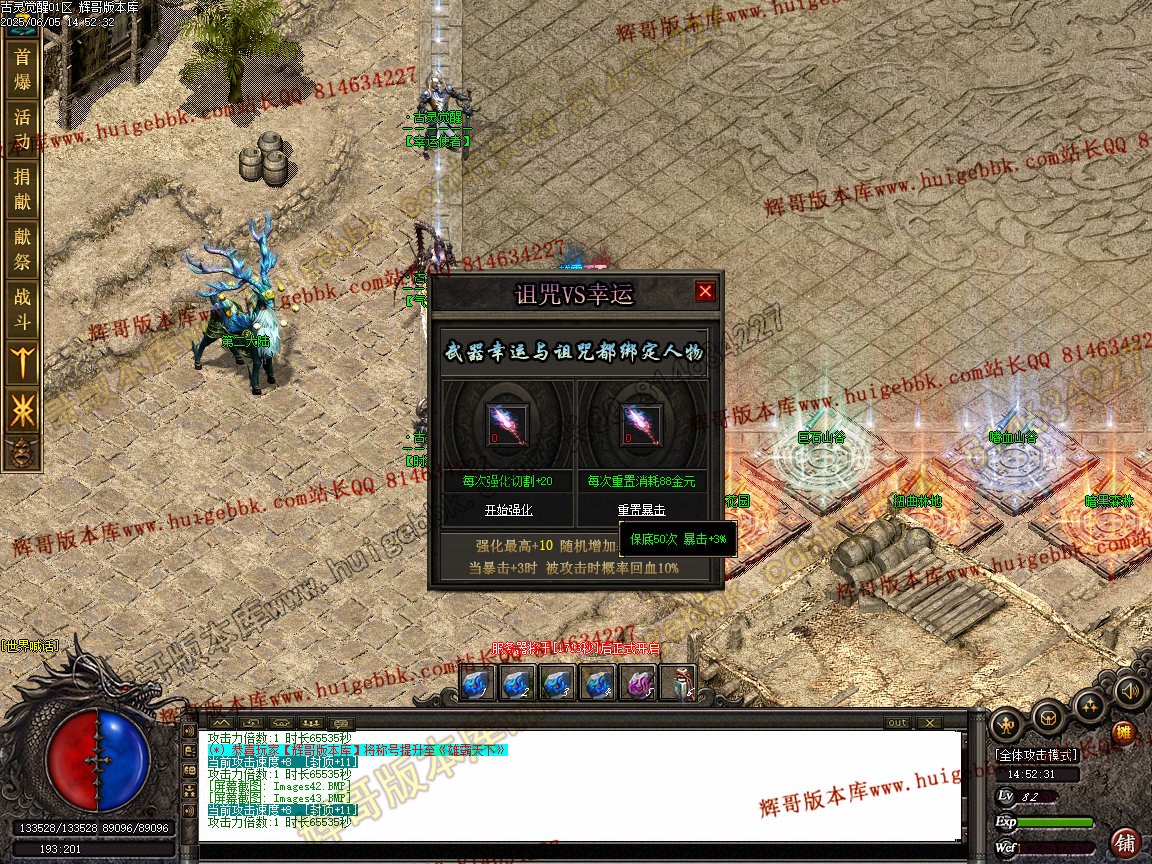Open the 献祭 sacrifice menu
The width and height of the screenshot is (1152, 864).
[x=22, y=249]
